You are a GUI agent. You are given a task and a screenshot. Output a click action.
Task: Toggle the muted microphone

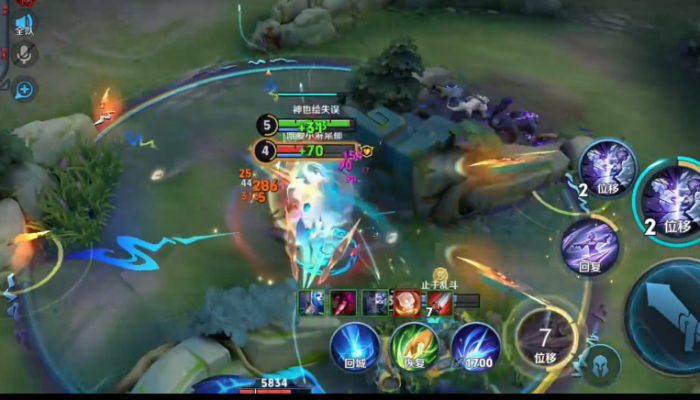(23, 55)
